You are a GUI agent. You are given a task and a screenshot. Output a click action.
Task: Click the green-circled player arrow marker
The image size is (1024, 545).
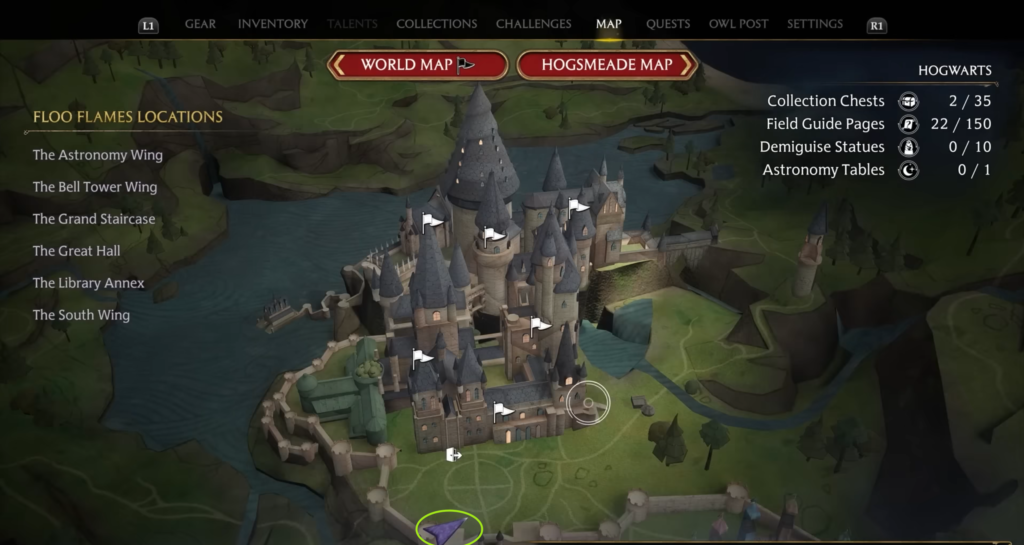(449, 528)
